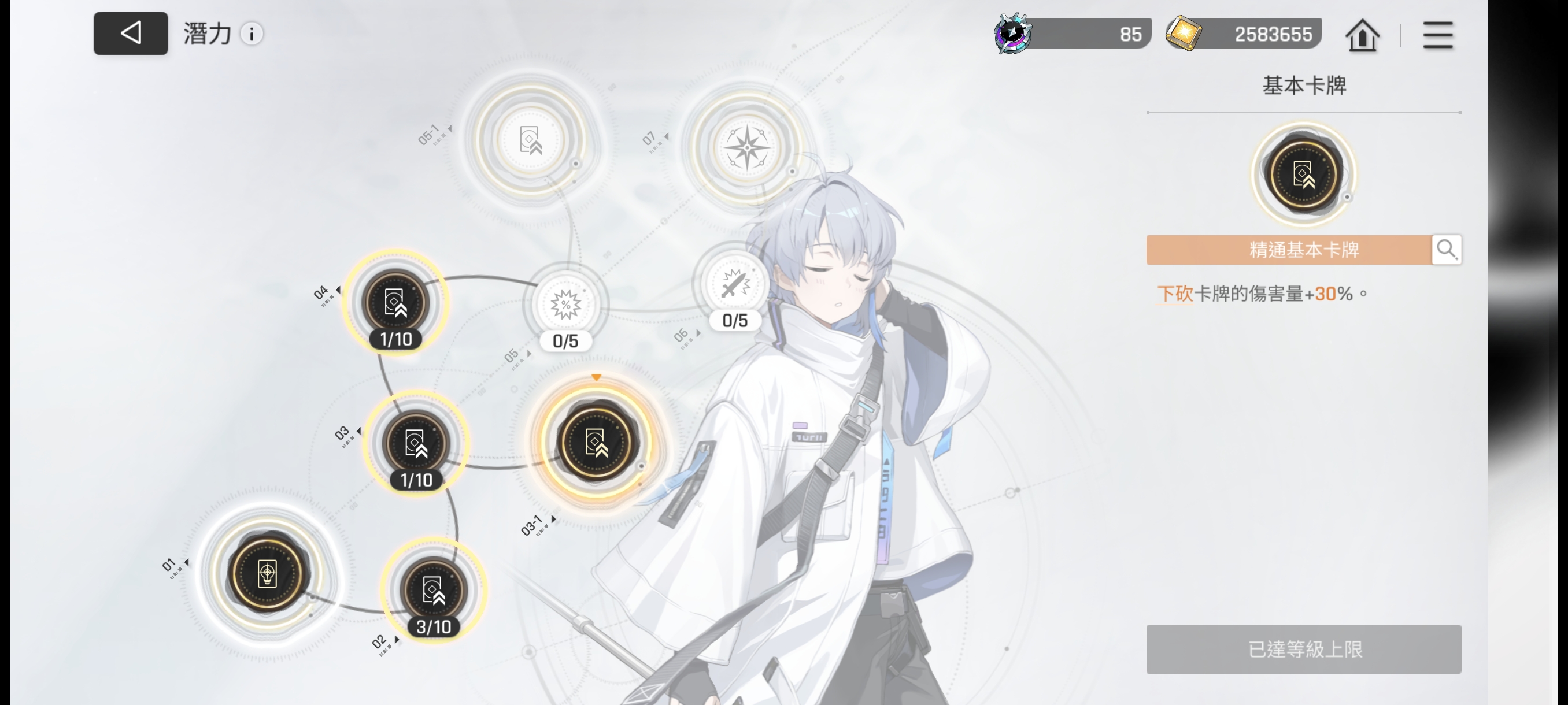The image size is (1568, 705).
Task: Click the 已達等級上限 button
Action: coord(1303,648)
